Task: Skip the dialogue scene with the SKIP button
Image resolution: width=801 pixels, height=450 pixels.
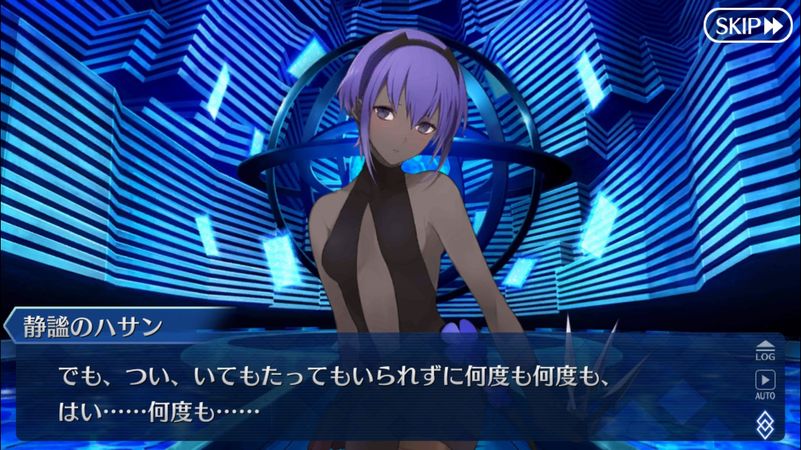Action: [x=747, y=25]
